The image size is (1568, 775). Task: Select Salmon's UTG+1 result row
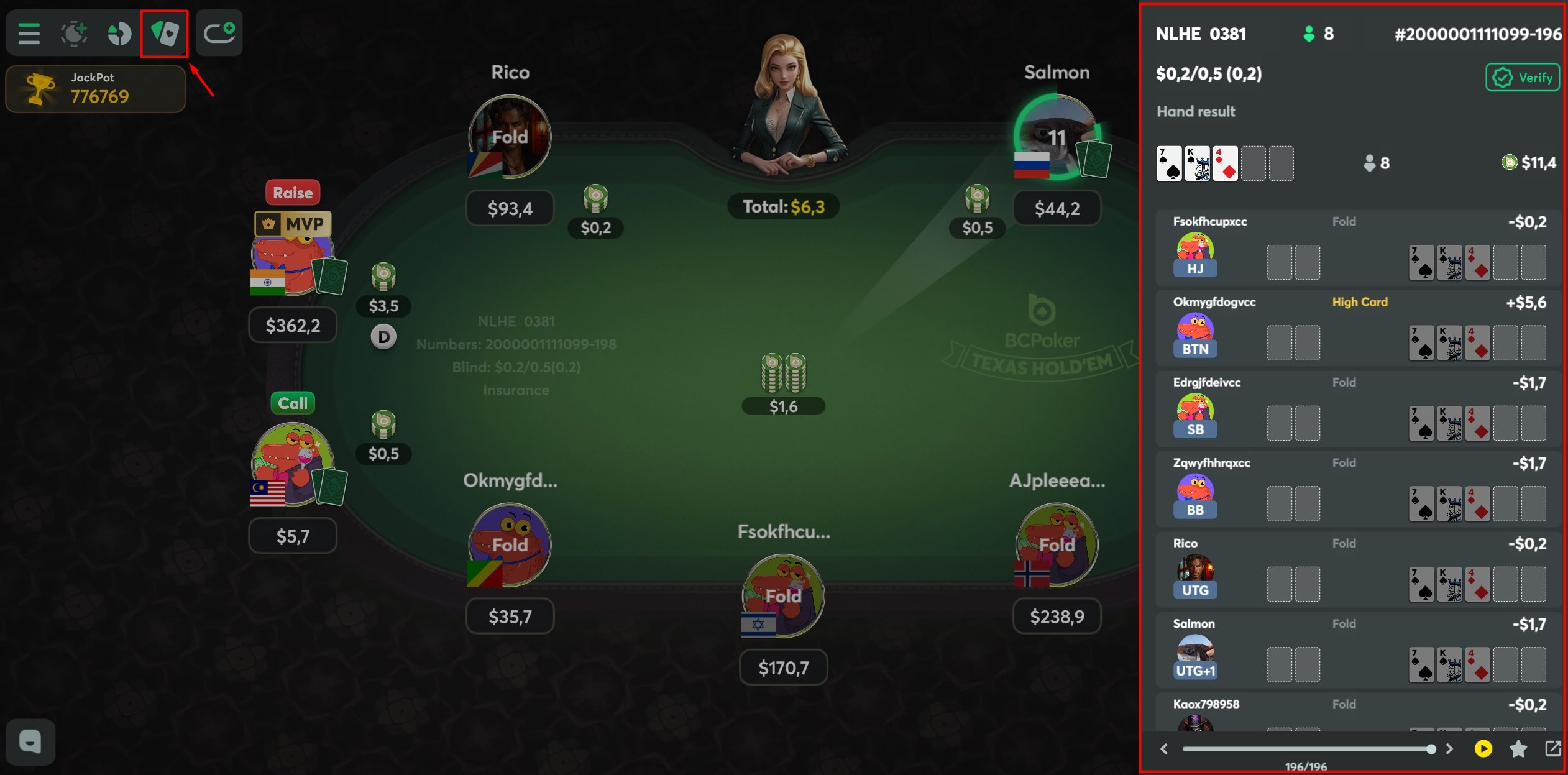pyautogui.click(x=1358, y=651)
